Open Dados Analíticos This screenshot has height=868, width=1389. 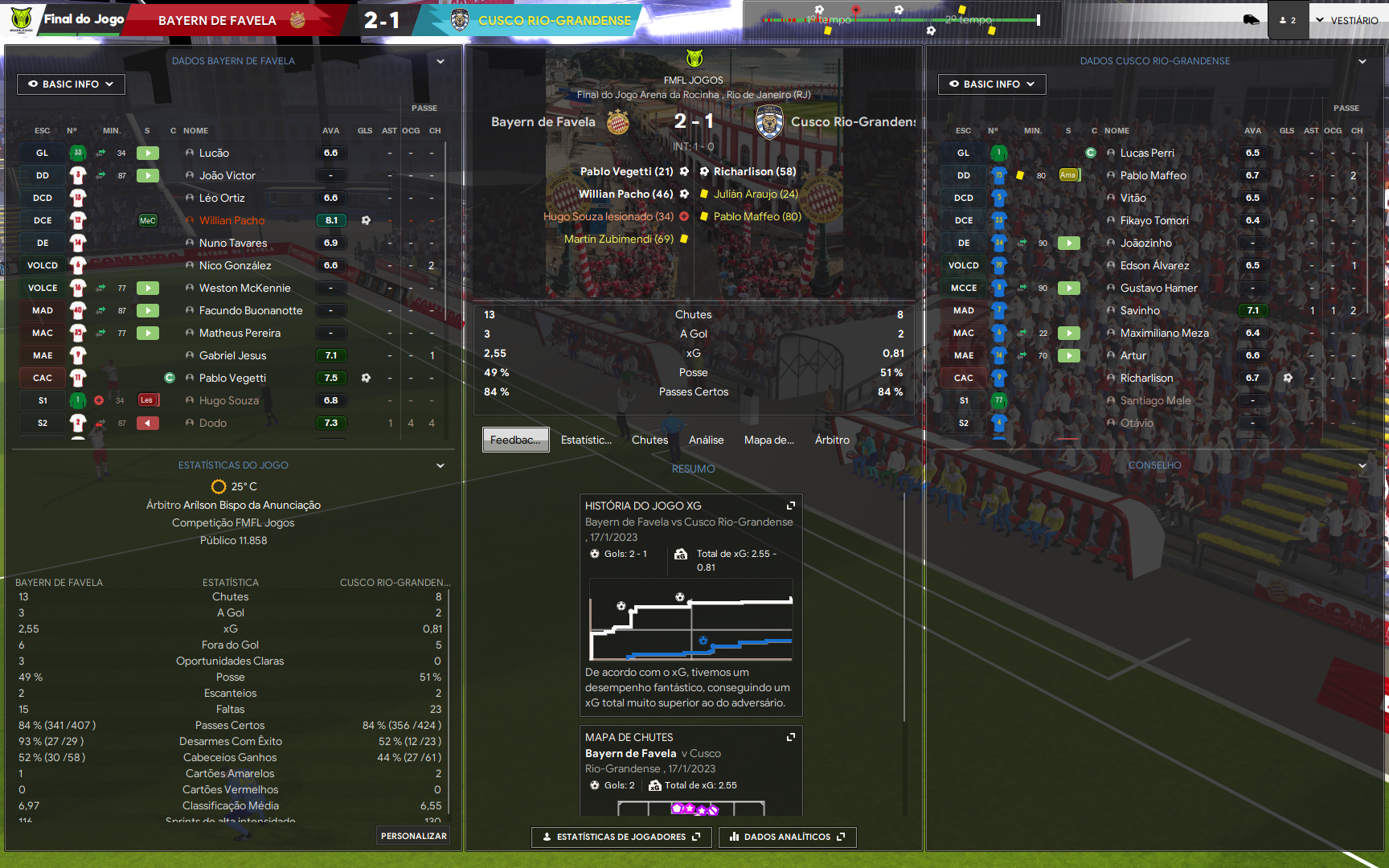tap(787, 837)
